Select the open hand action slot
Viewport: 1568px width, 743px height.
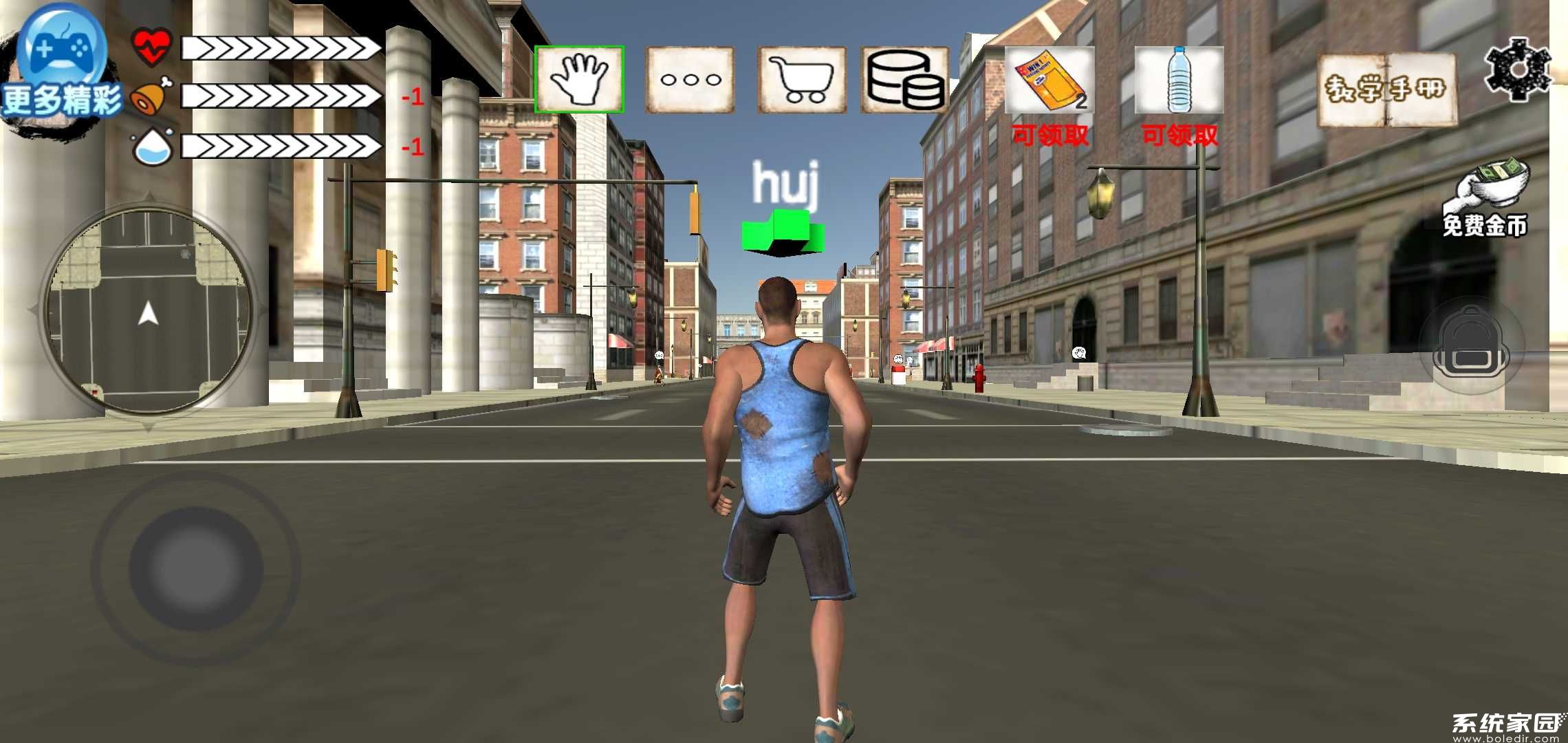pyautogui.click(x=580, y=80)
